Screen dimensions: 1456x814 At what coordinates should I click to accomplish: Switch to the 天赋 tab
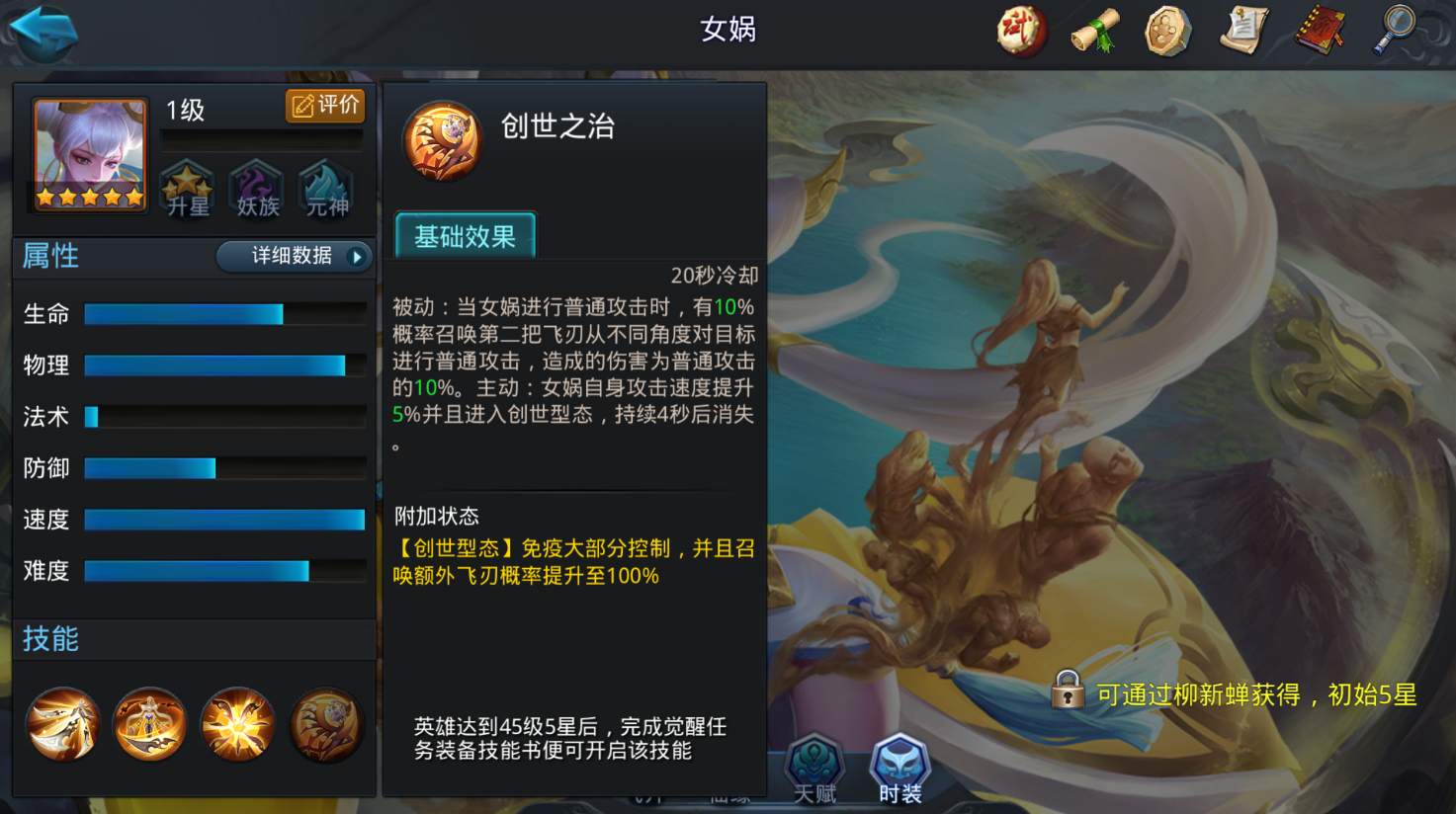coord(814,766)
